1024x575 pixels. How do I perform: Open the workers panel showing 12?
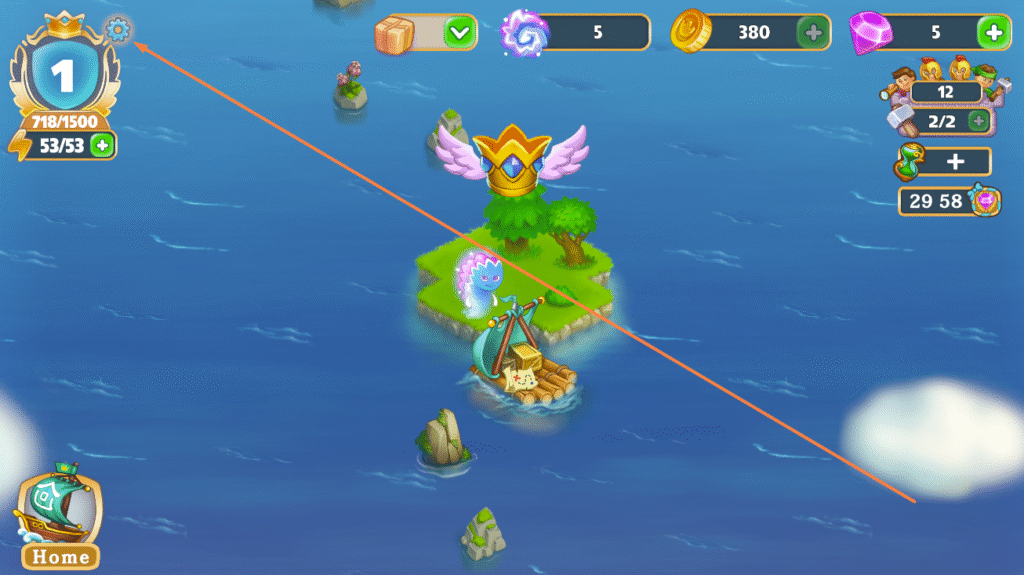[x=944, y=92]
